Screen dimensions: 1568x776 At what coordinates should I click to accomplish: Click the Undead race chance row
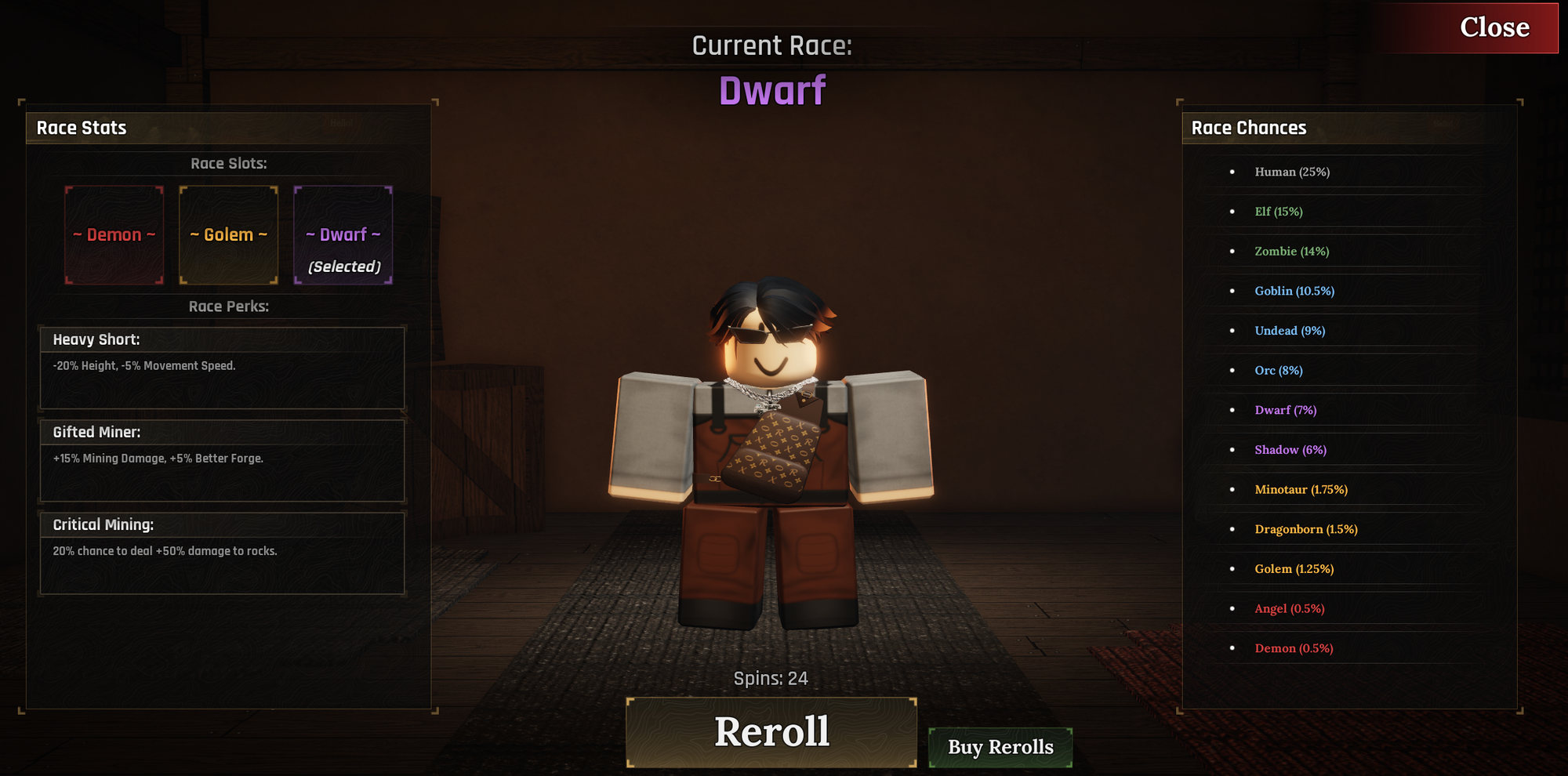pos(1290,331)
